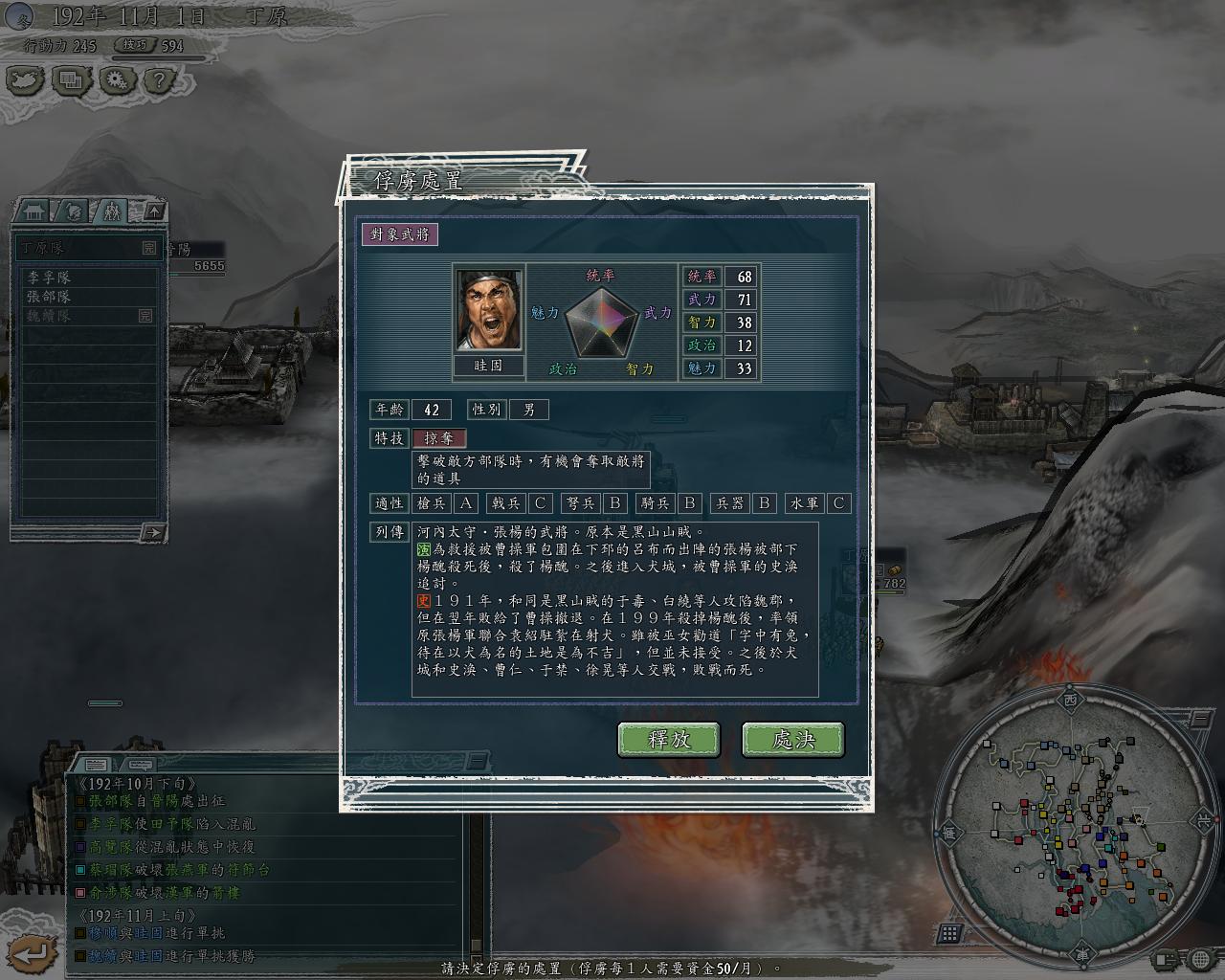Viewport: 1225px width, 980px height.
Task: Open the China map overview icon
Action: tap(26, 79)
